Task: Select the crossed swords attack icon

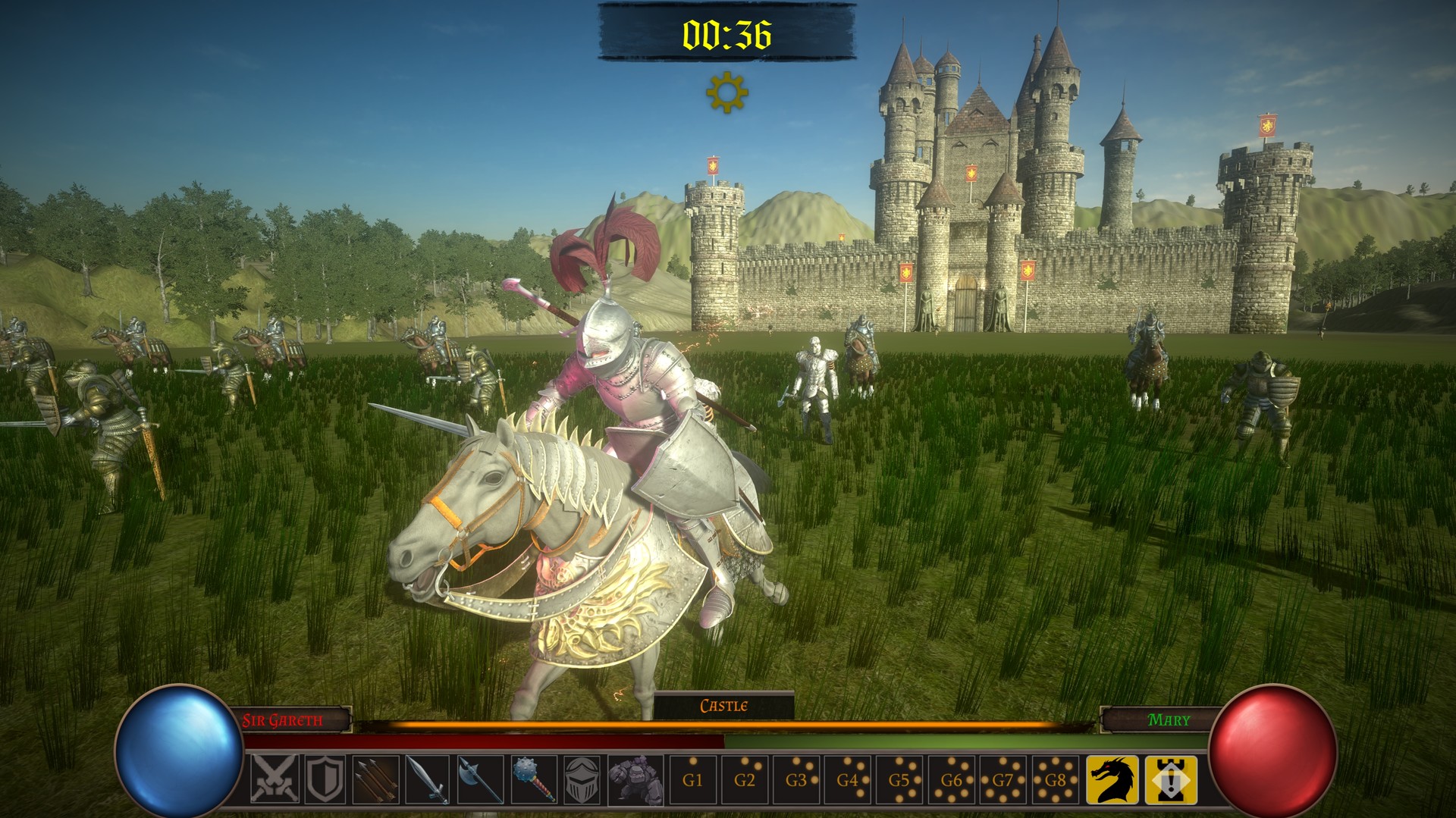Action: tap(275, 779)
